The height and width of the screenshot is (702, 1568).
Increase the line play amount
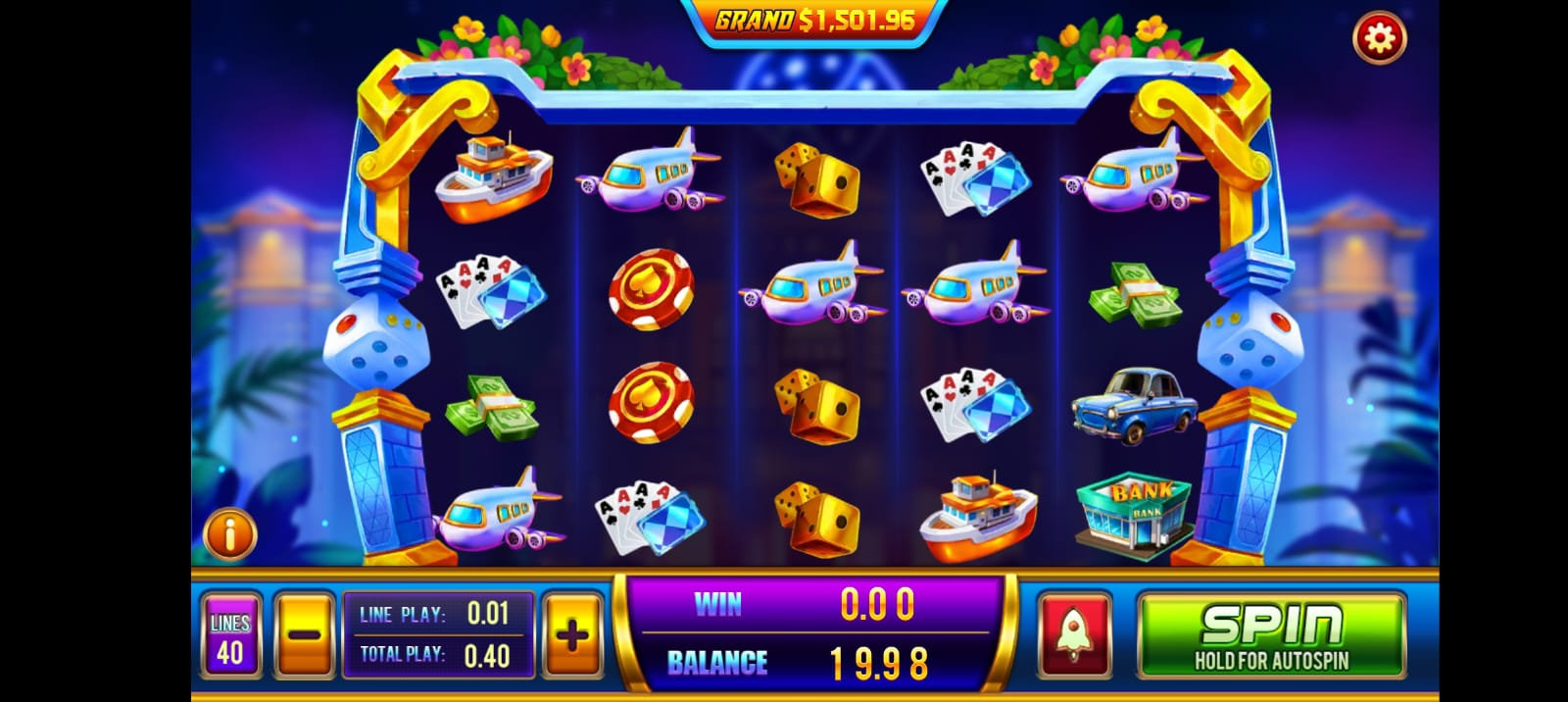[x=572, y=634]
